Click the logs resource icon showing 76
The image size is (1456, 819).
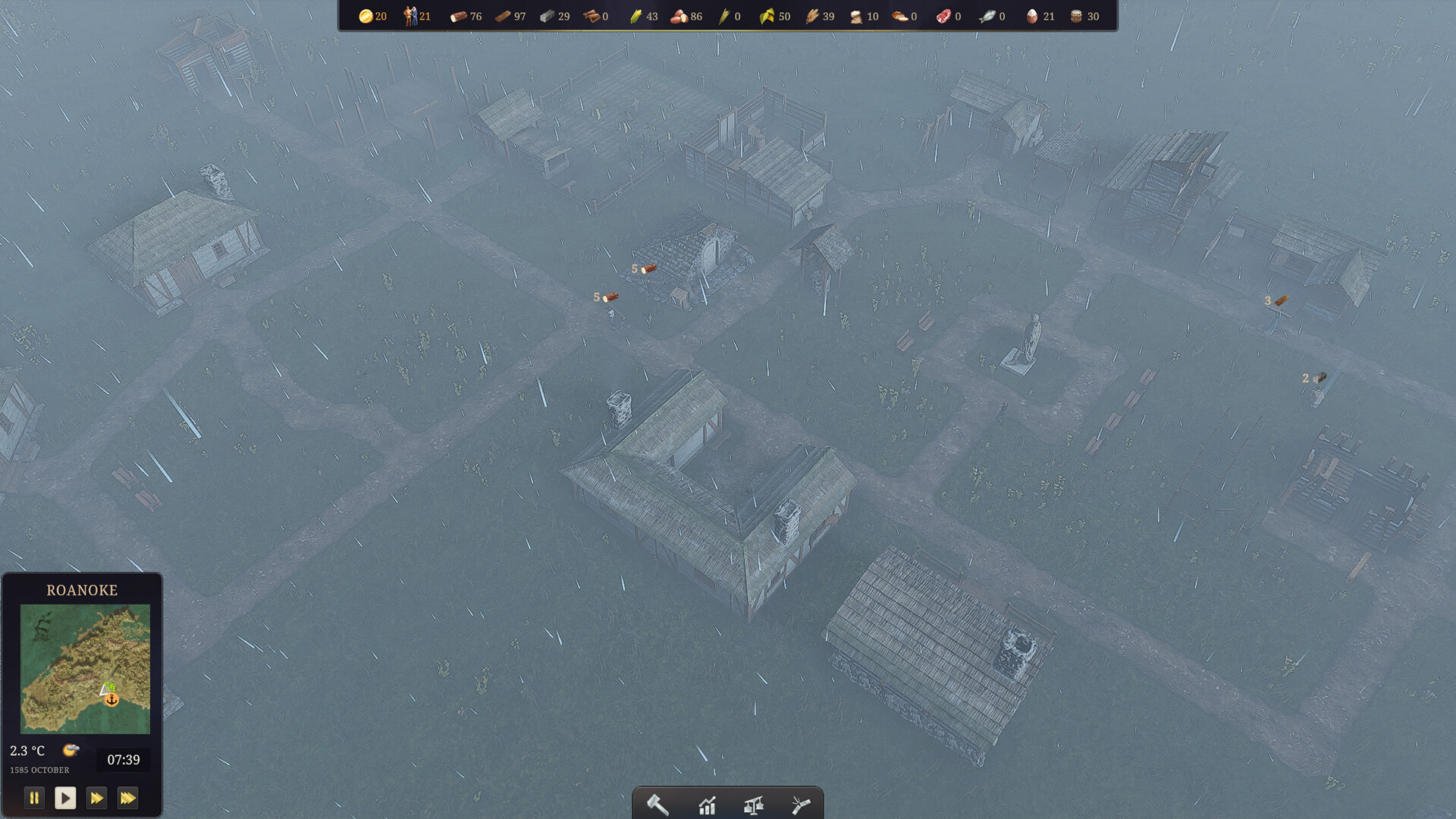click(458, 16)
